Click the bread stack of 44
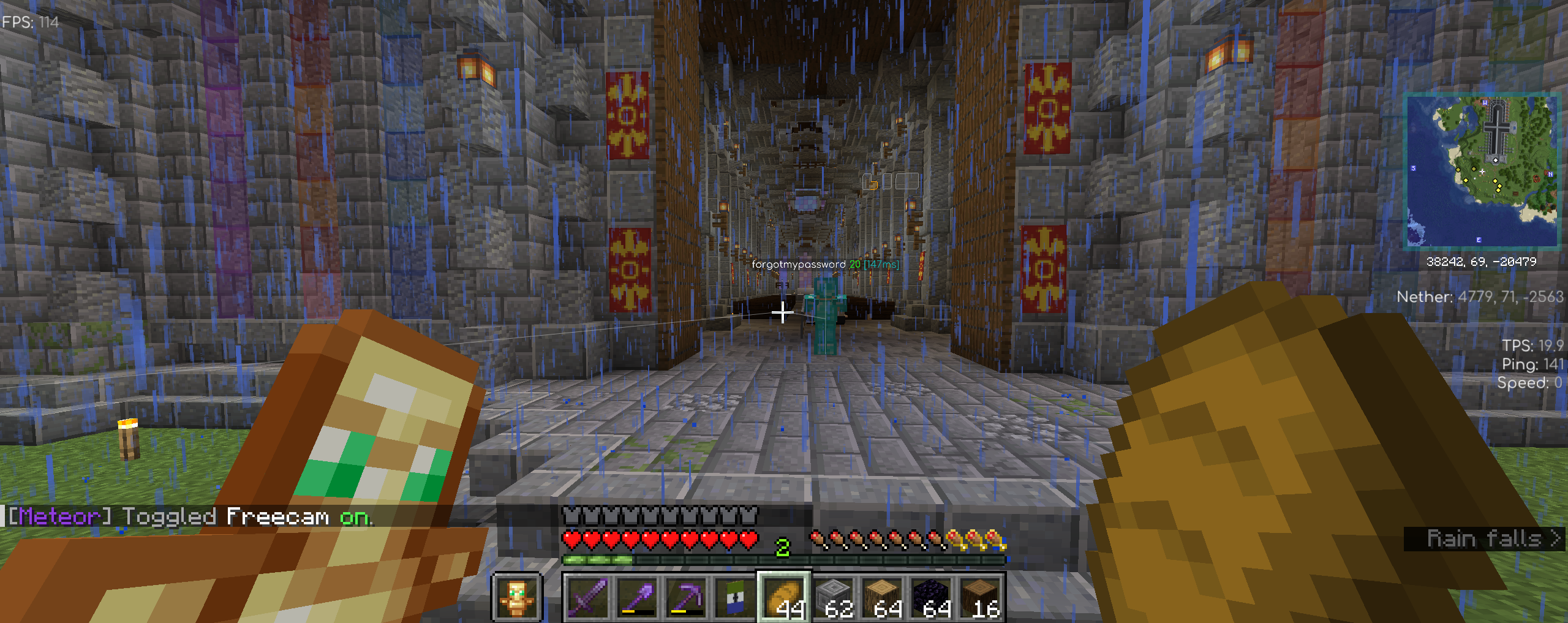 click(x=785, y=597)
